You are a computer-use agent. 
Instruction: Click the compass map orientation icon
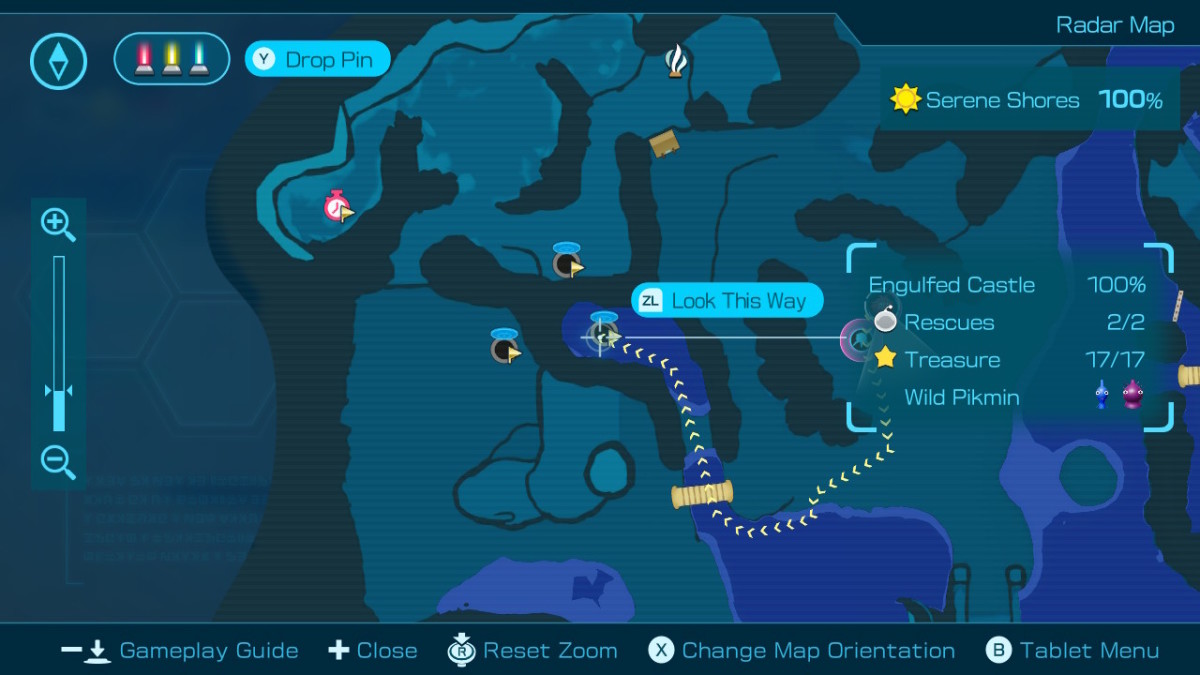tap(59, 60)
